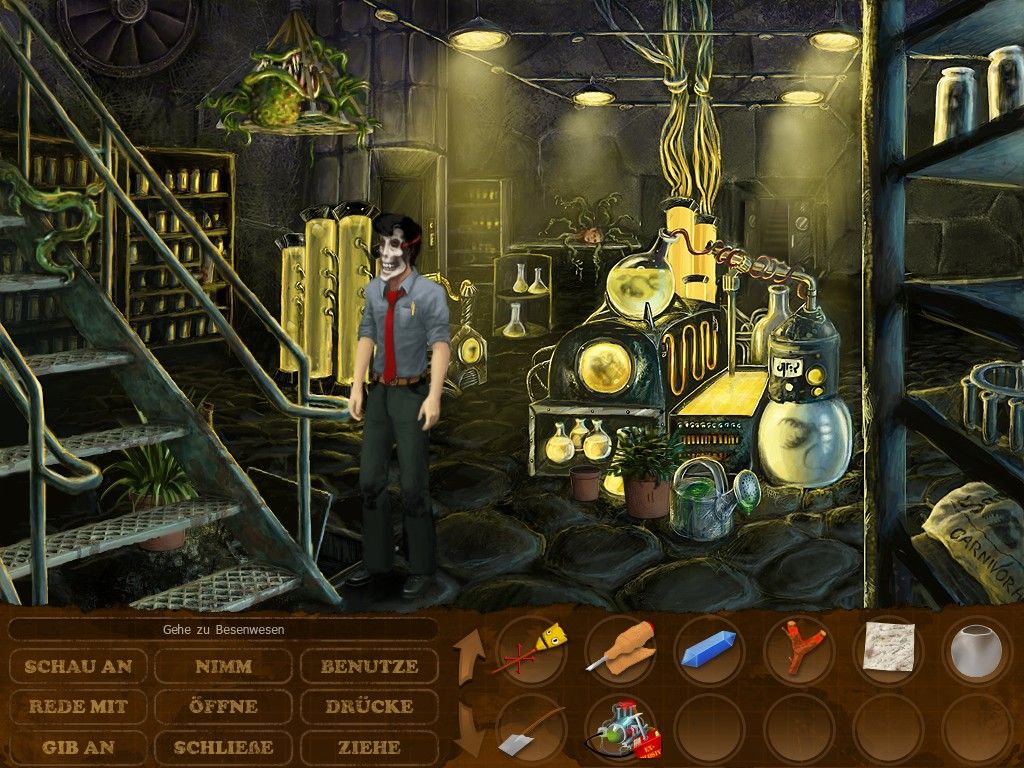The height and width of the screenshot is (768, 1024).
Task: Select the blue crystal inventory item
Action: pyautogui.click(x=709, y=652)
